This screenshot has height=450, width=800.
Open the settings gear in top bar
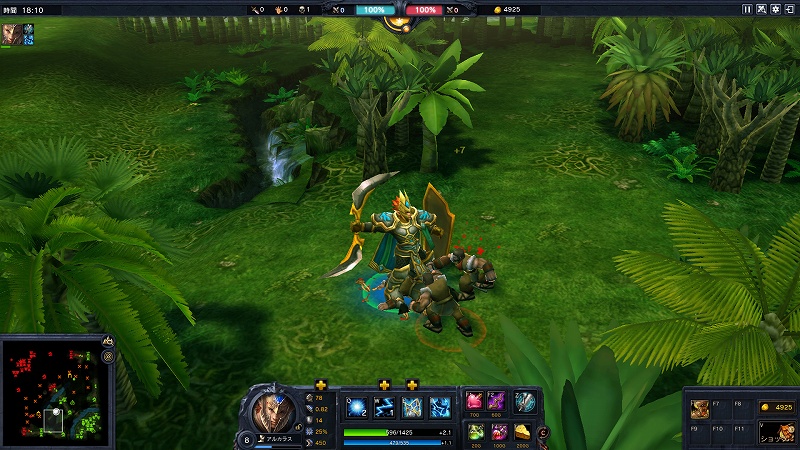pos(774,9)
